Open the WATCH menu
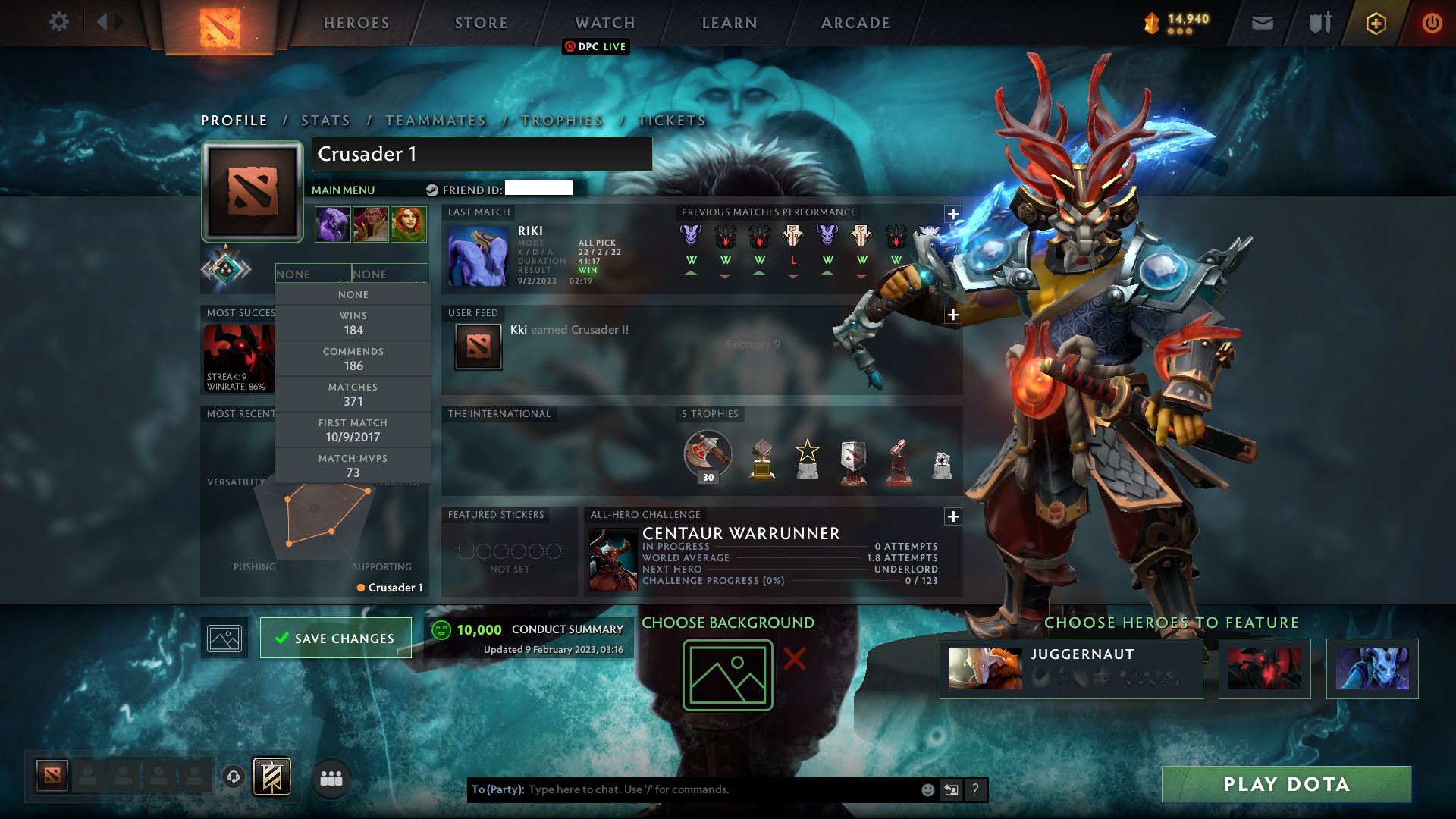 click(604, 23)
